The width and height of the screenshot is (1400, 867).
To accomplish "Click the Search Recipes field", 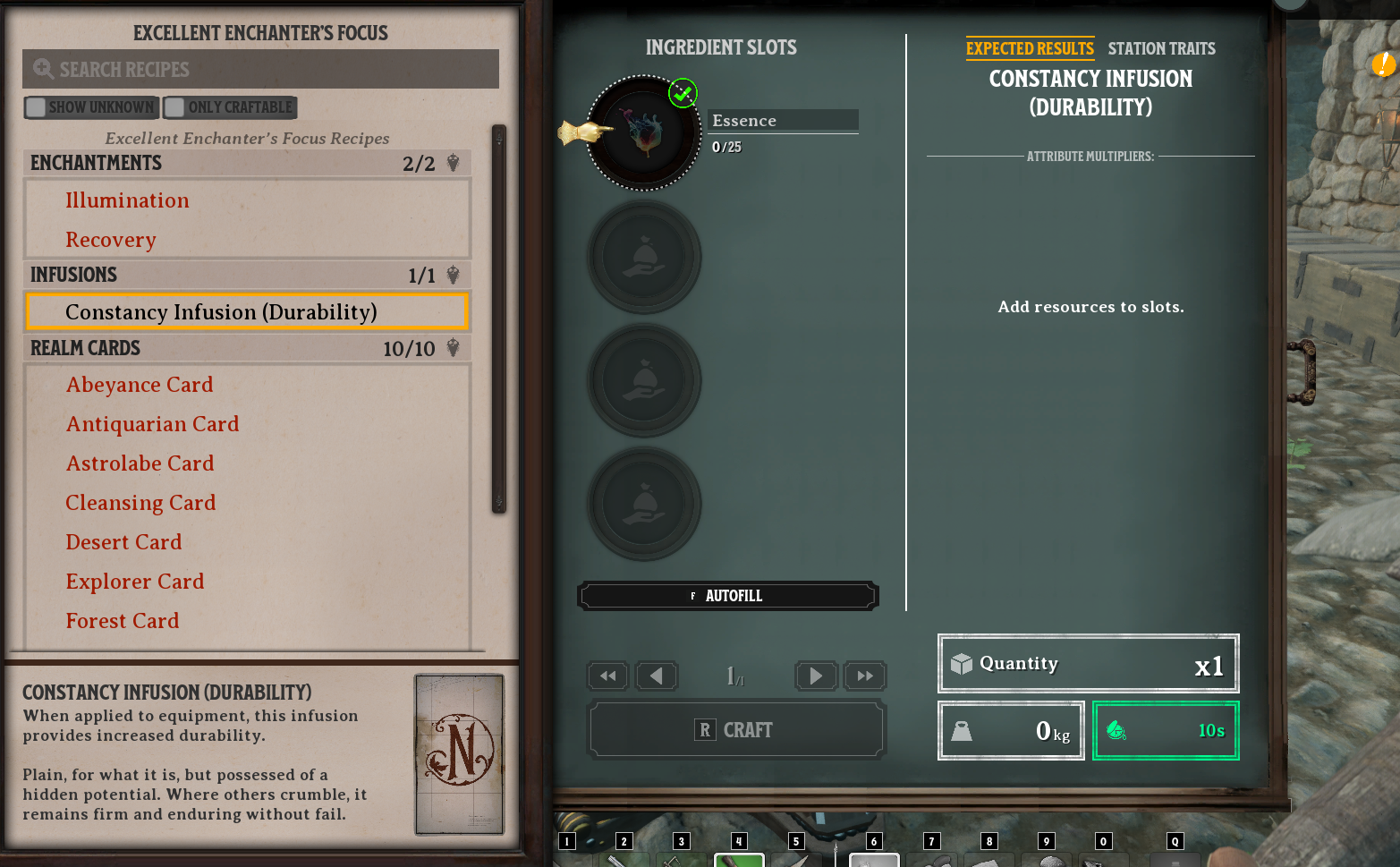I will pos(260,69).
